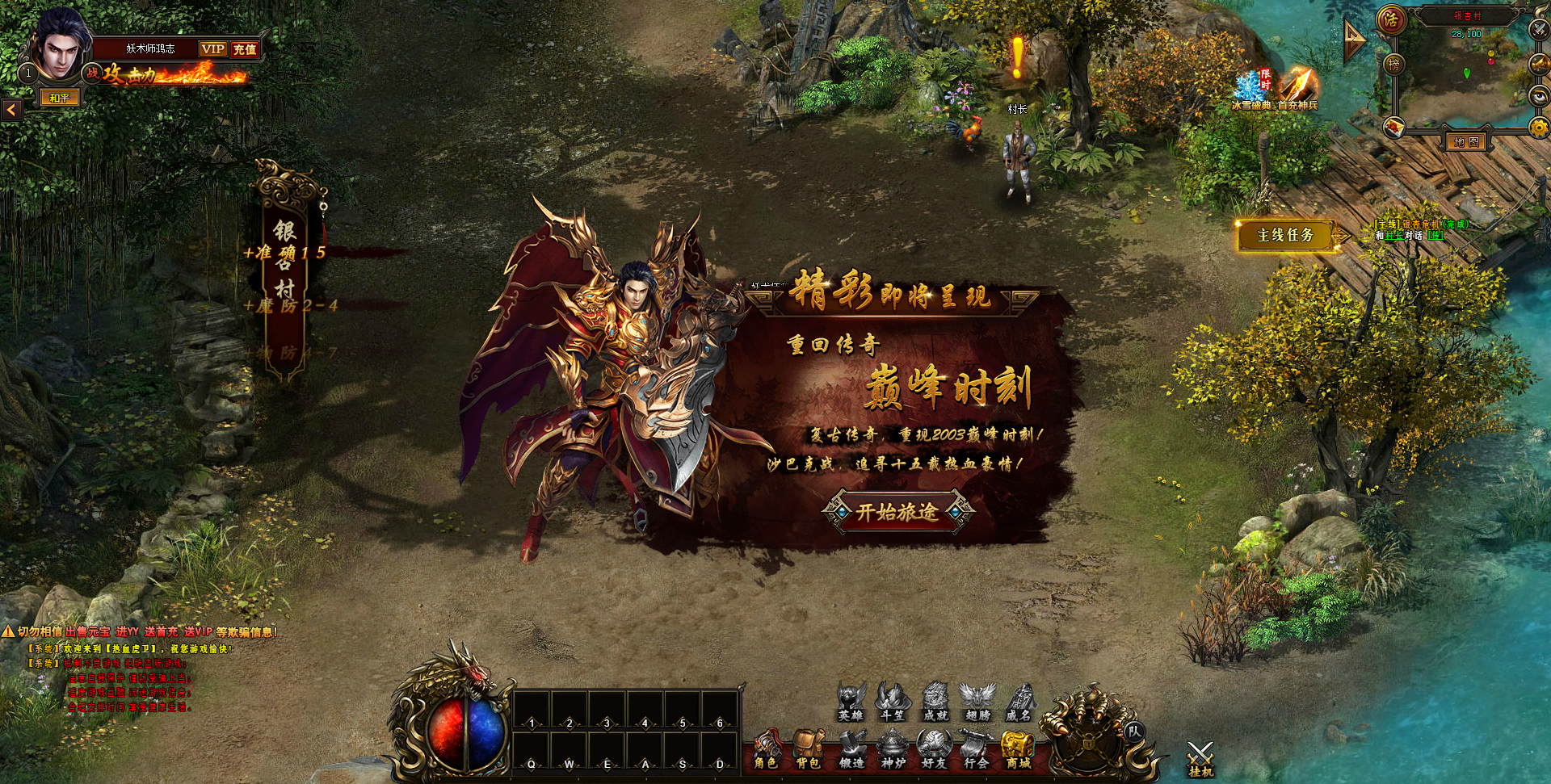Open the 锻造 forging menu
Screen dimensions: 1551x784
click(851, 750)
